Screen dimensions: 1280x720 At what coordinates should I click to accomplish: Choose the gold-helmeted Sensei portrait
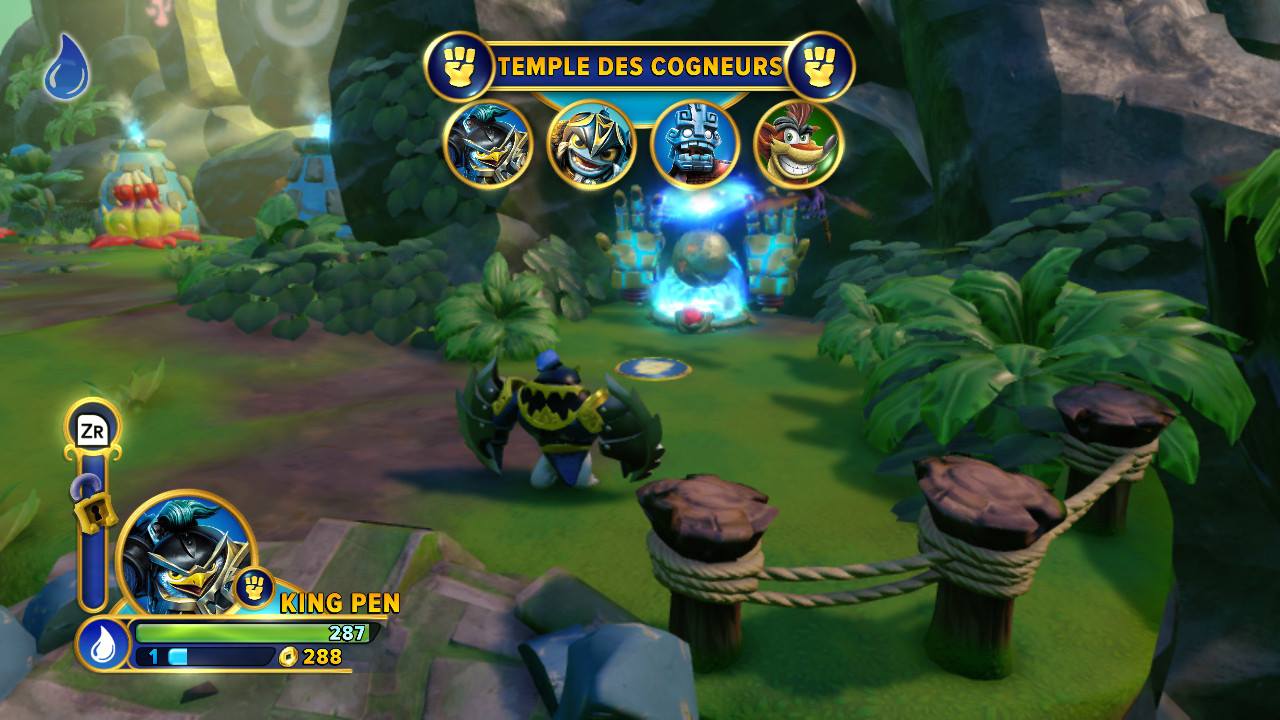coord(591,144)
